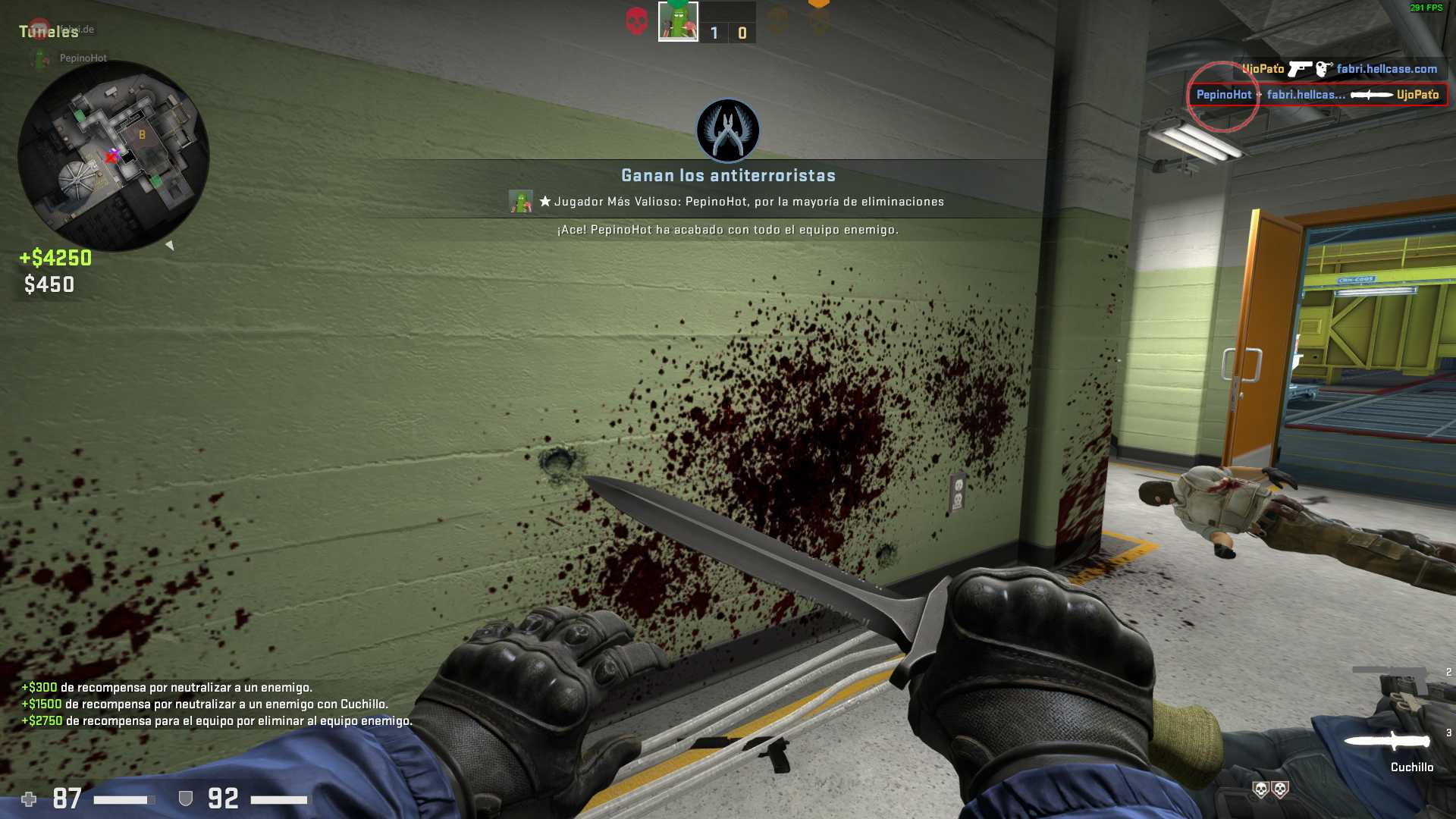
Task: Select the Cuchillo knife weapon slot
Action: click(x=1386, y=741)
